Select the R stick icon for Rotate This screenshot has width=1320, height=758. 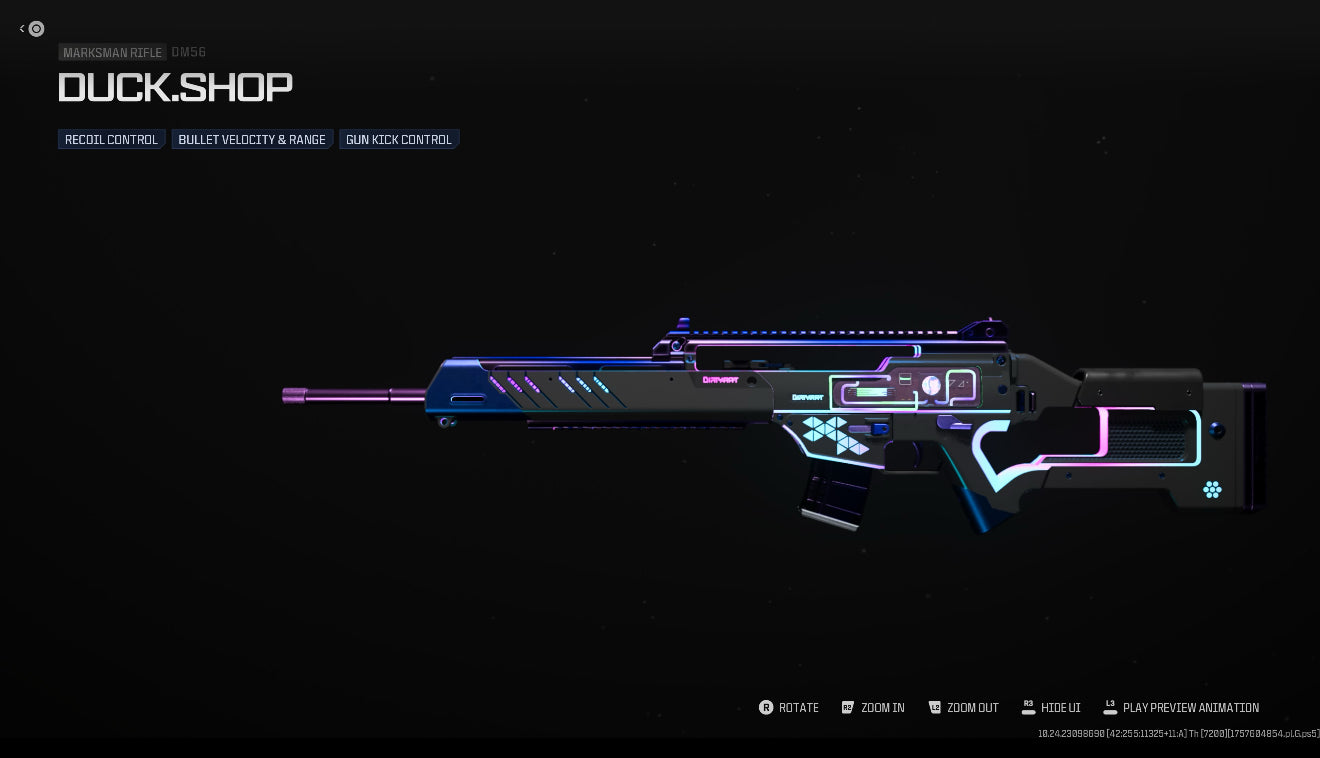point(766,708)
